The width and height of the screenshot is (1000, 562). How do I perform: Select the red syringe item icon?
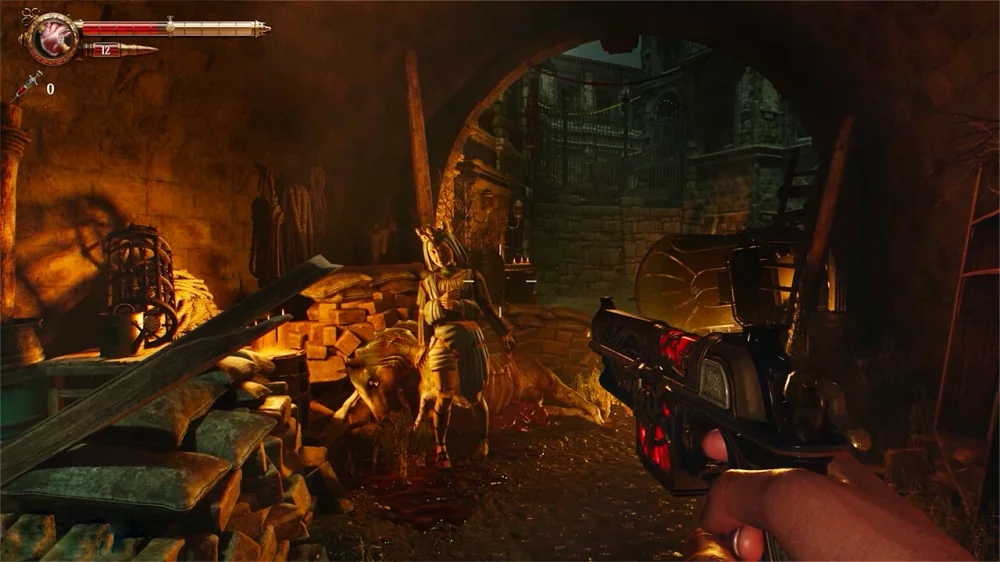click(26, 87)
